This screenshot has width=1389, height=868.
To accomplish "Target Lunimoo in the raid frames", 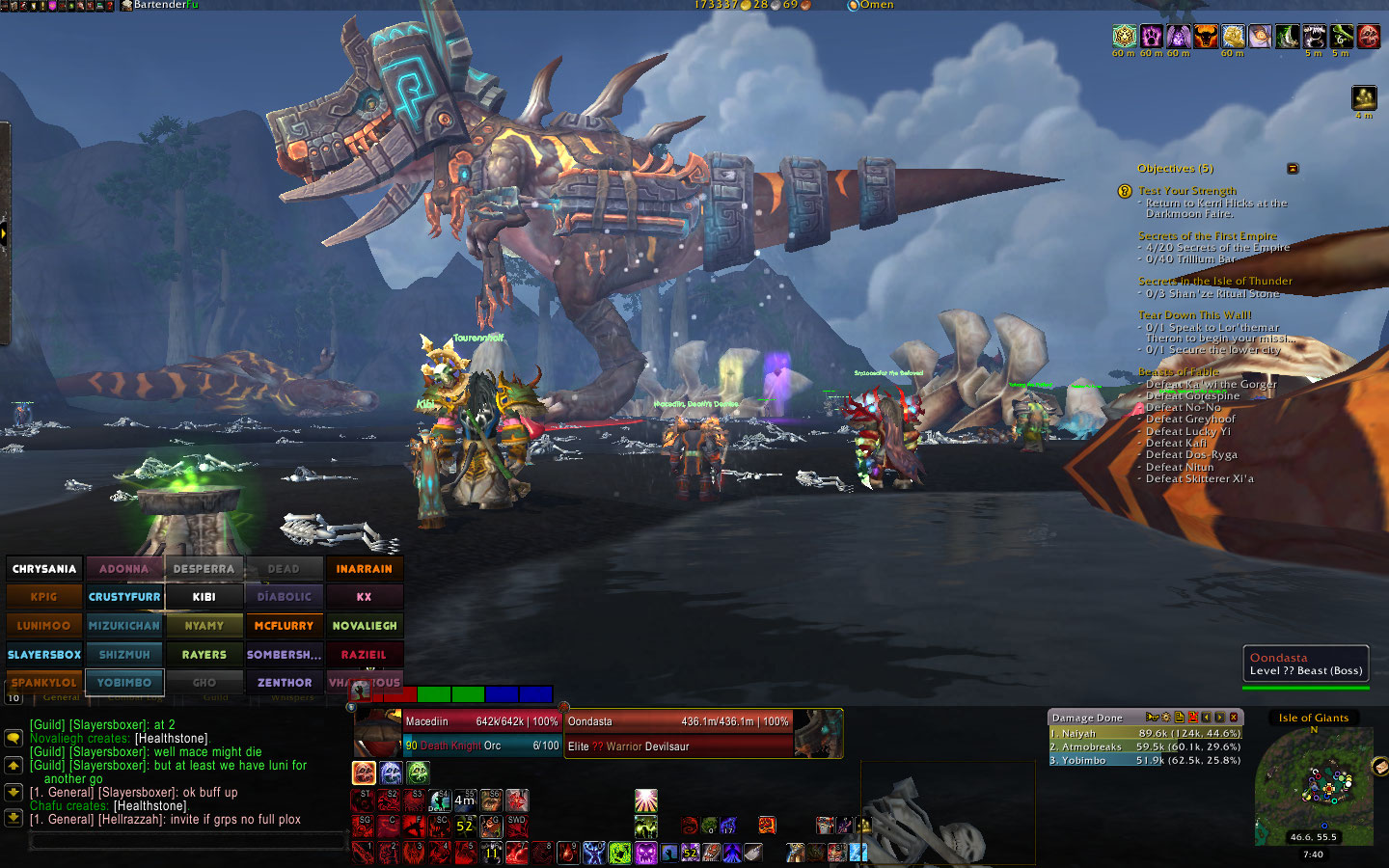I will [44, 626].
